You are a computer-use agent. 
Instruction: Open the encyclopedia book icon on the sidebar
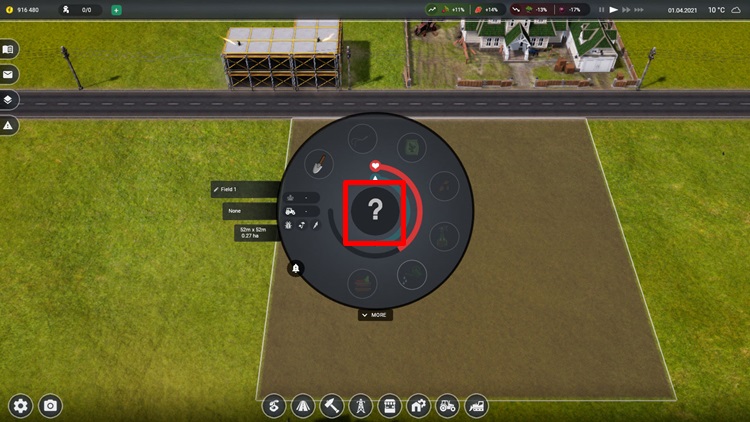pos(8,49)
